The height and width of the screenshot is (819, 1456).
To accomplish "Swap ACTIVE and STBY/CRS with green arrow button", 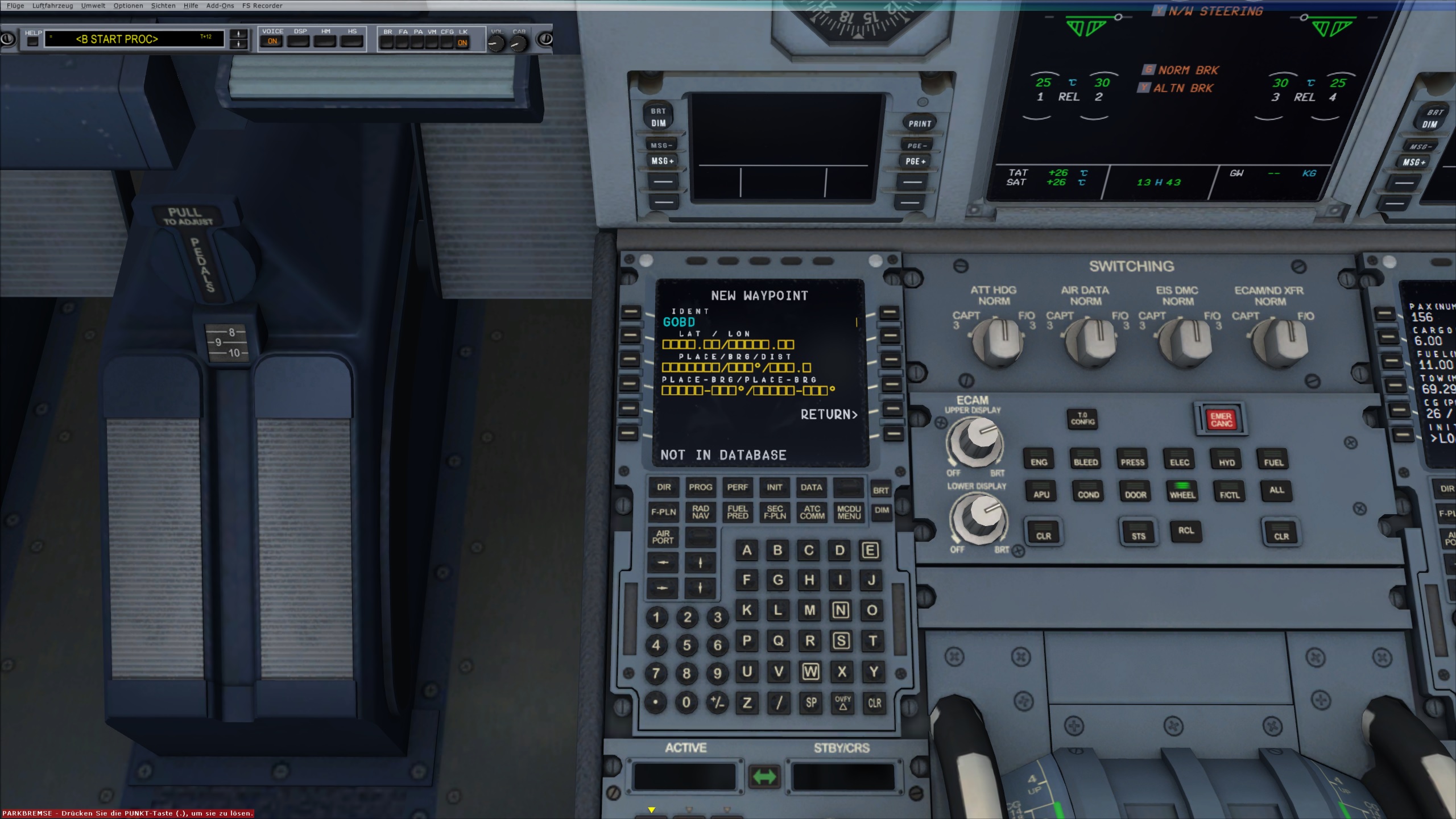I will [764, 776].
